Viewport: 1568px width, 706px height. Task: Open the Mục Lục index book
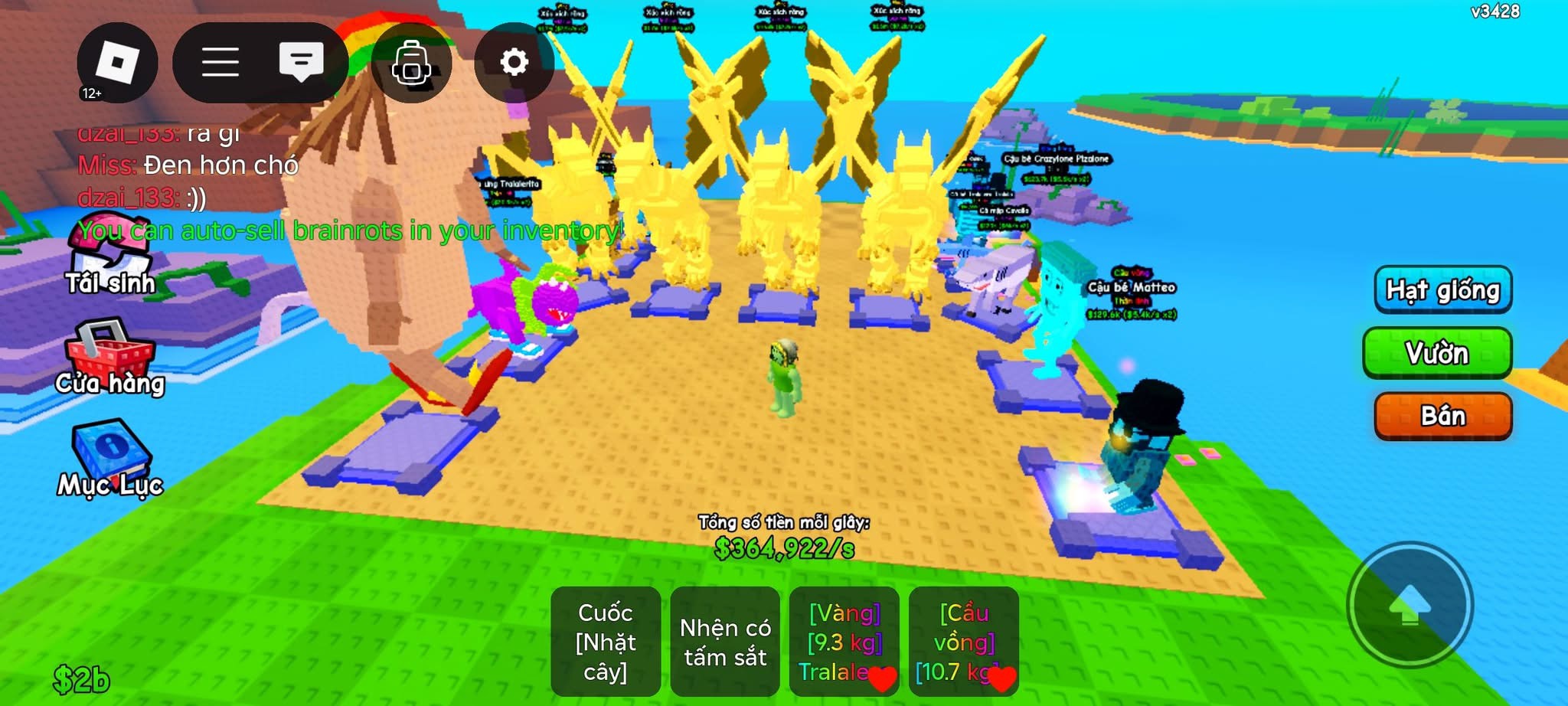pos(110,458)
